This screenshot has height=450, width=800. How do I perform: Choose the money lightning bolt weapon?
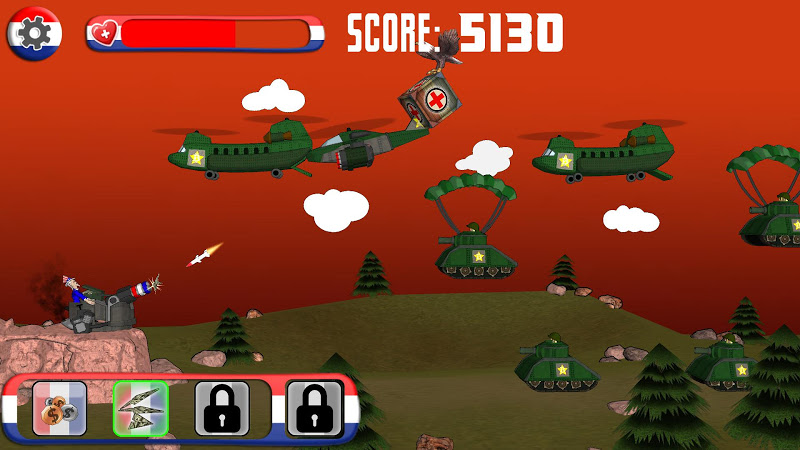pos(140,408)
